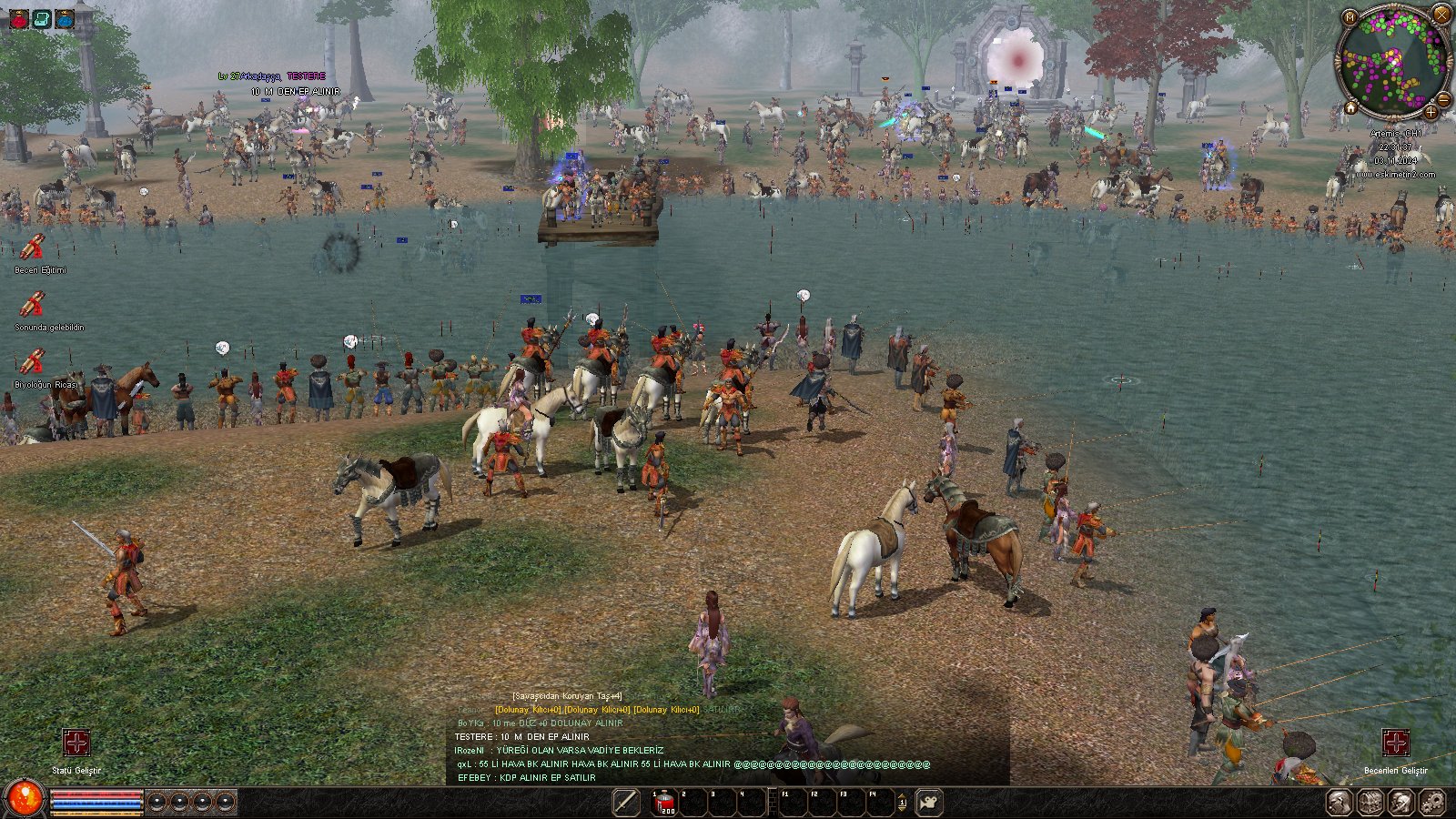Click the red potion buff icon
This screenshot has height=819, width=1456.
19,18
